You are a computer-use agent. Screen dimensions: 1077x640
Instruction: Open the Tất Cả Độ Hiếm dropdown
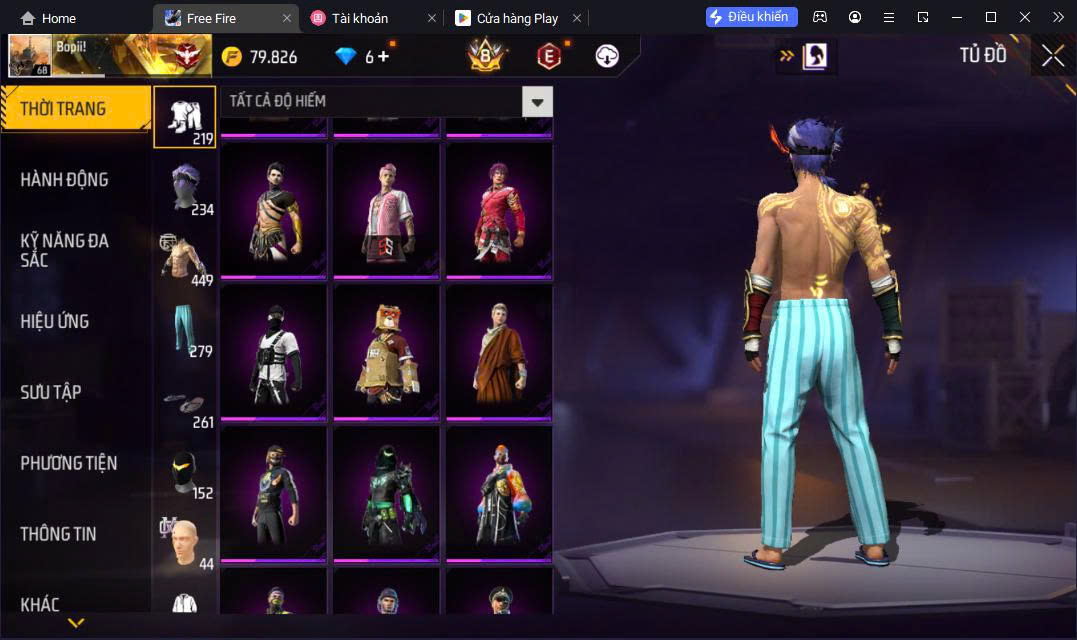(385, 101)
